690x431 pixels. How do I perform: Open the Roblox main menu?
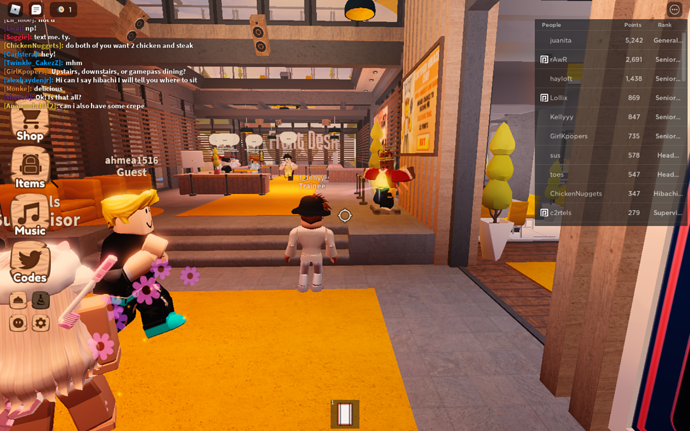(x=14, y=10)
